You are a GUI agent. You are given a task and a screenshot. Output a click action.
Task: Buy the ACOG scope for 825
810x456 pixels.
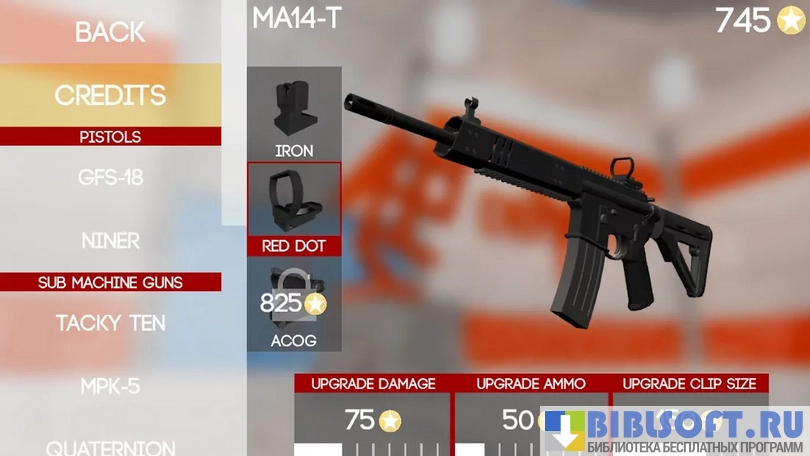tap(294, 306)
